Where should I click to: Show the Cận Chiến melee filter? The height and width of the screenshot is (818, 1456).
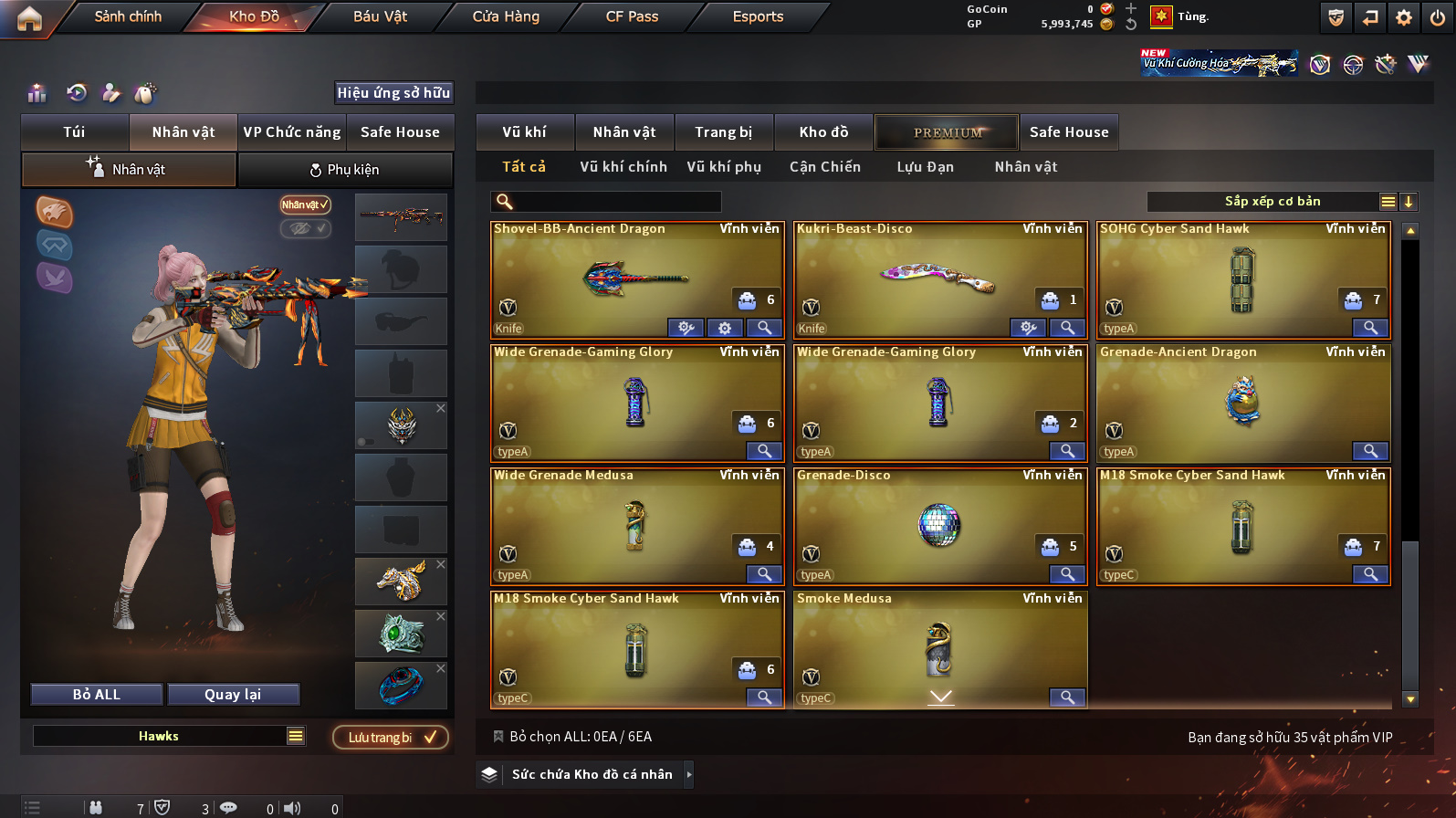[x=824, y=167]
